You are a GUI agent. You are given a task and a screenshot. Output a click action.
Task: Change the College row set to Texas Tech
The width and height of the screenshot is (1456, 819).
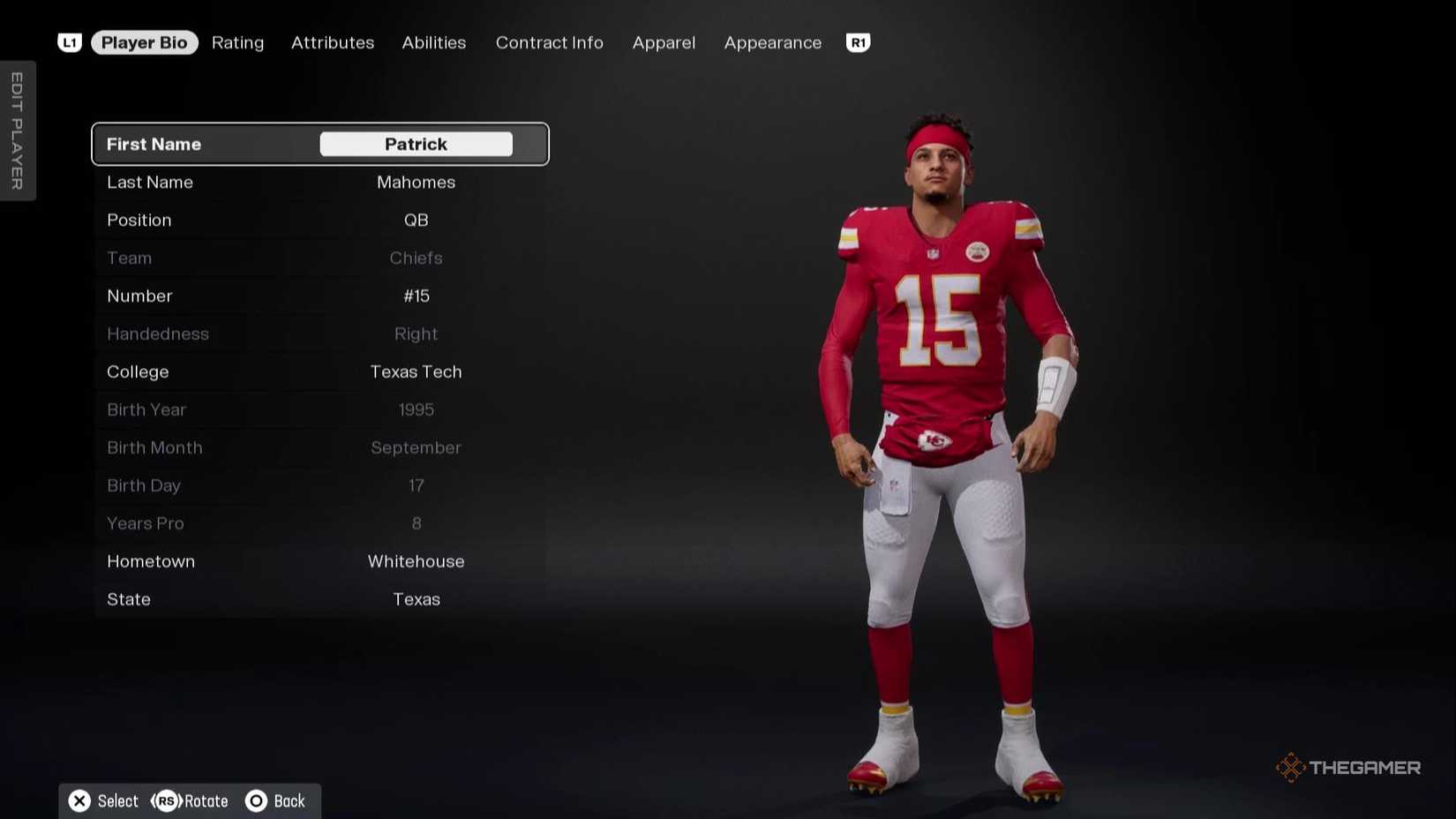(x=319, y=372)
